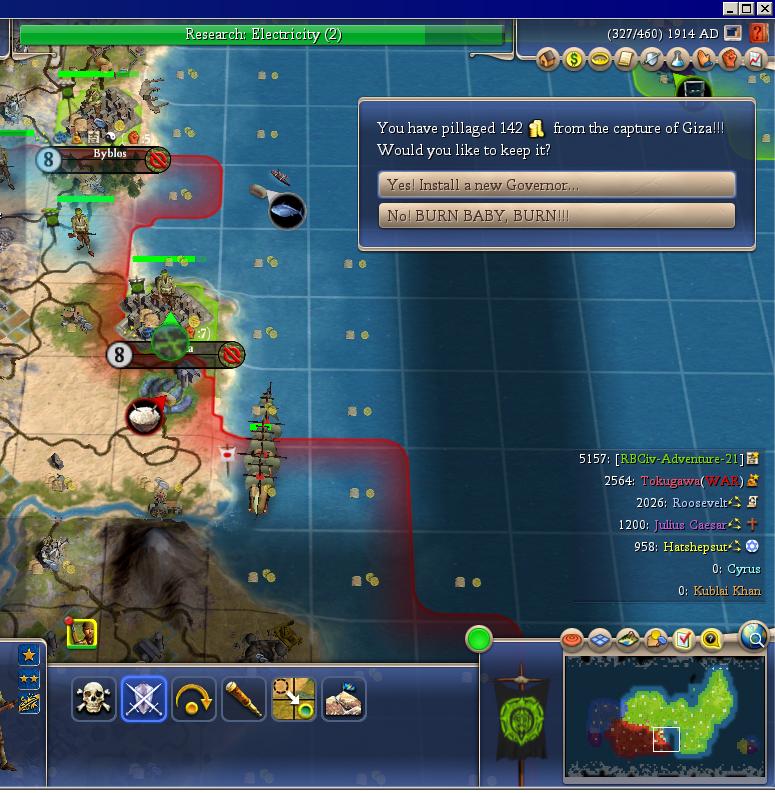
Task: Open the domestic advisor house icon
Action: 548,60
